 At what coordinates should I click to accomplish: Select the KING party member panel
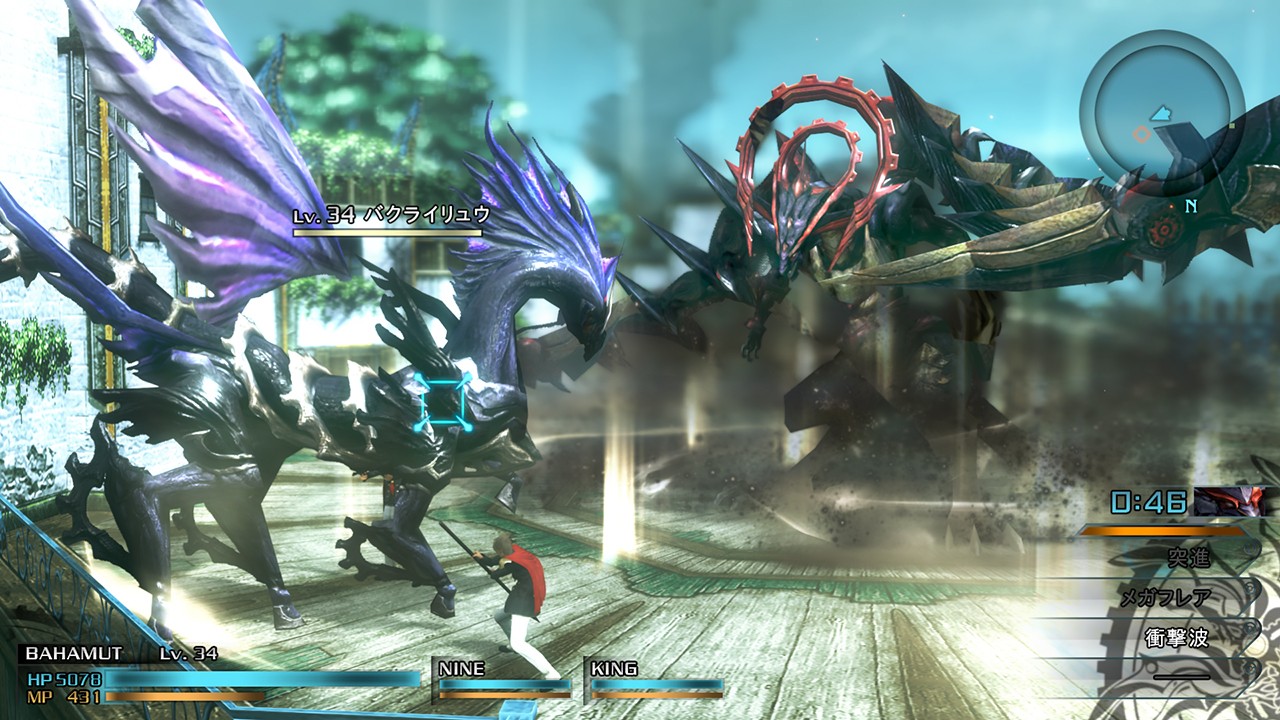pos(655,677)
